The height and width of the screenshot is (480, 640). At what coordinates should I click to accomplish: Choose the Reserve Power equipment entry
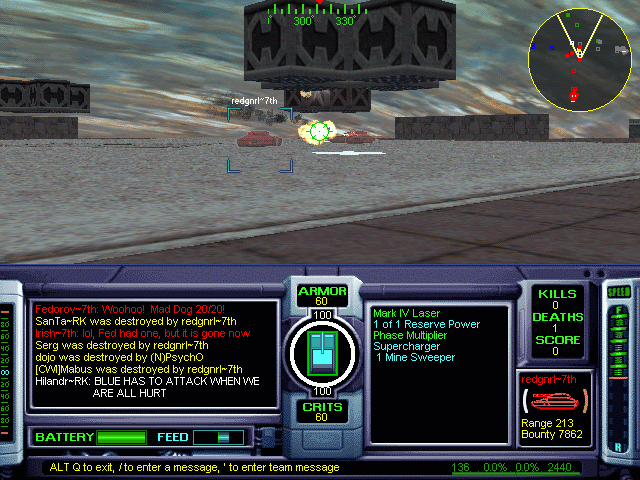pos(425,324)
